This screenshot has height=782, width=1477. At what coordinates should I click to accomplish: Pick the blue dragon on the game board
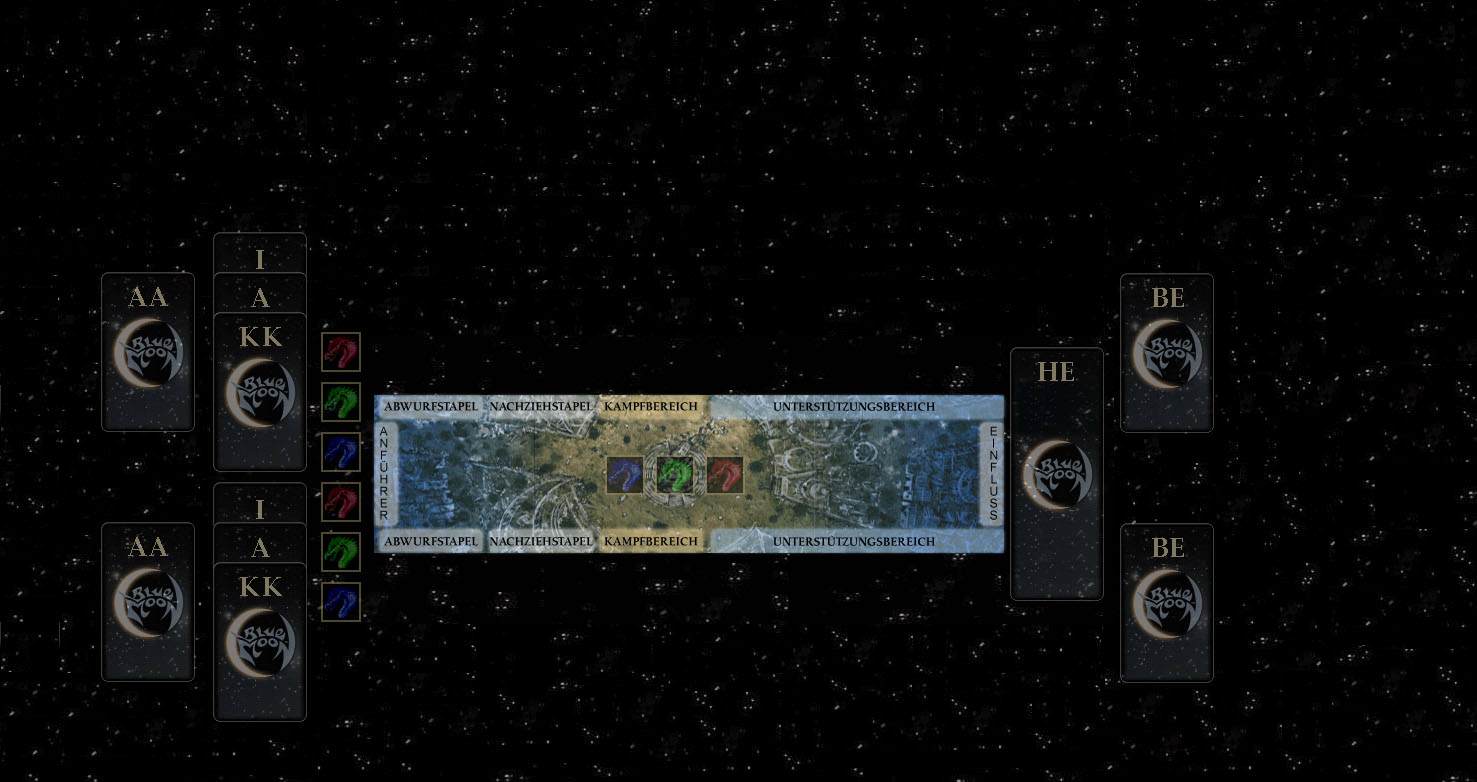[625, 475]
